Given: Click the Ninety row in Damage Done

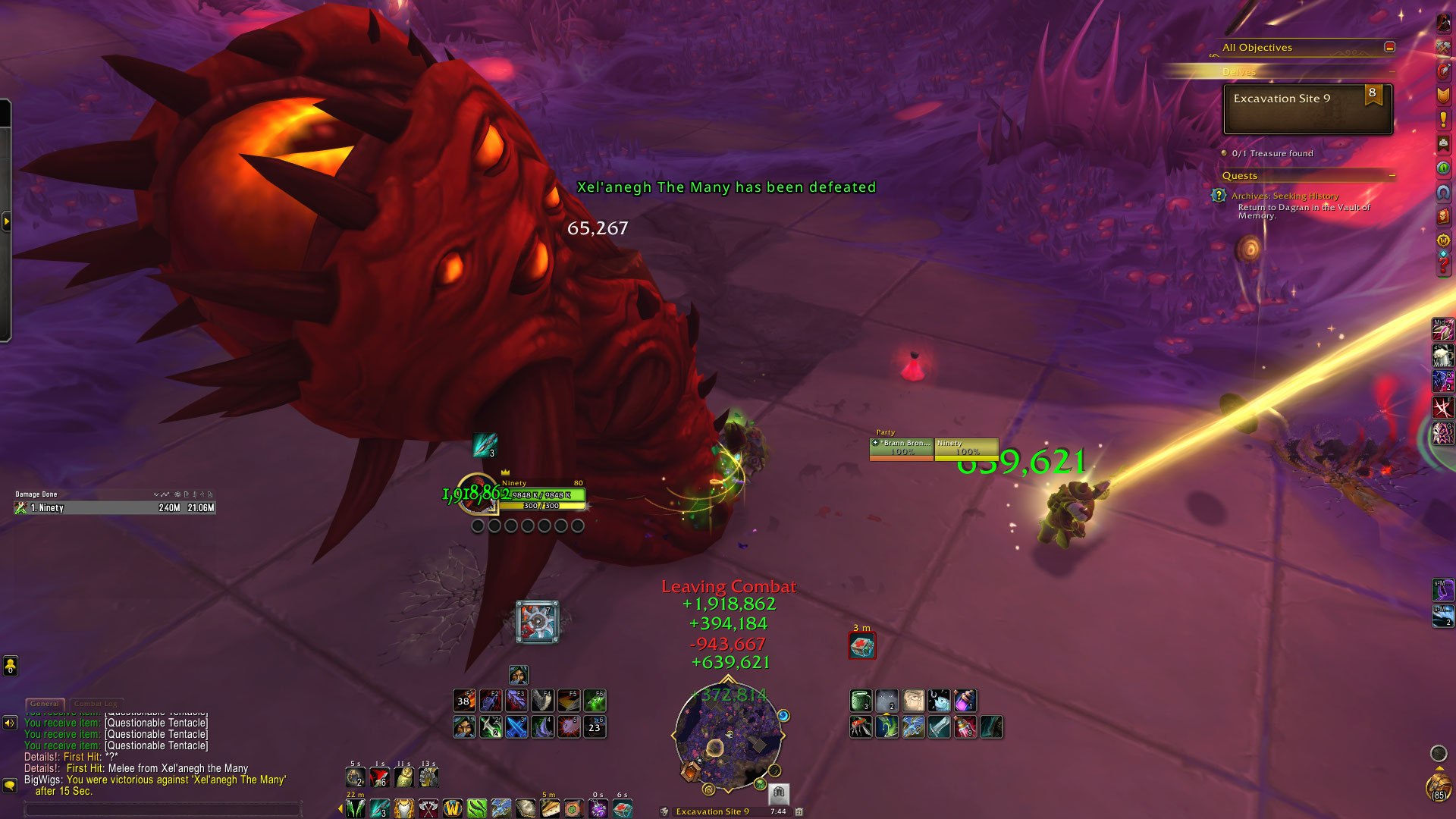Looking at the screenshot, I should 115,508.
